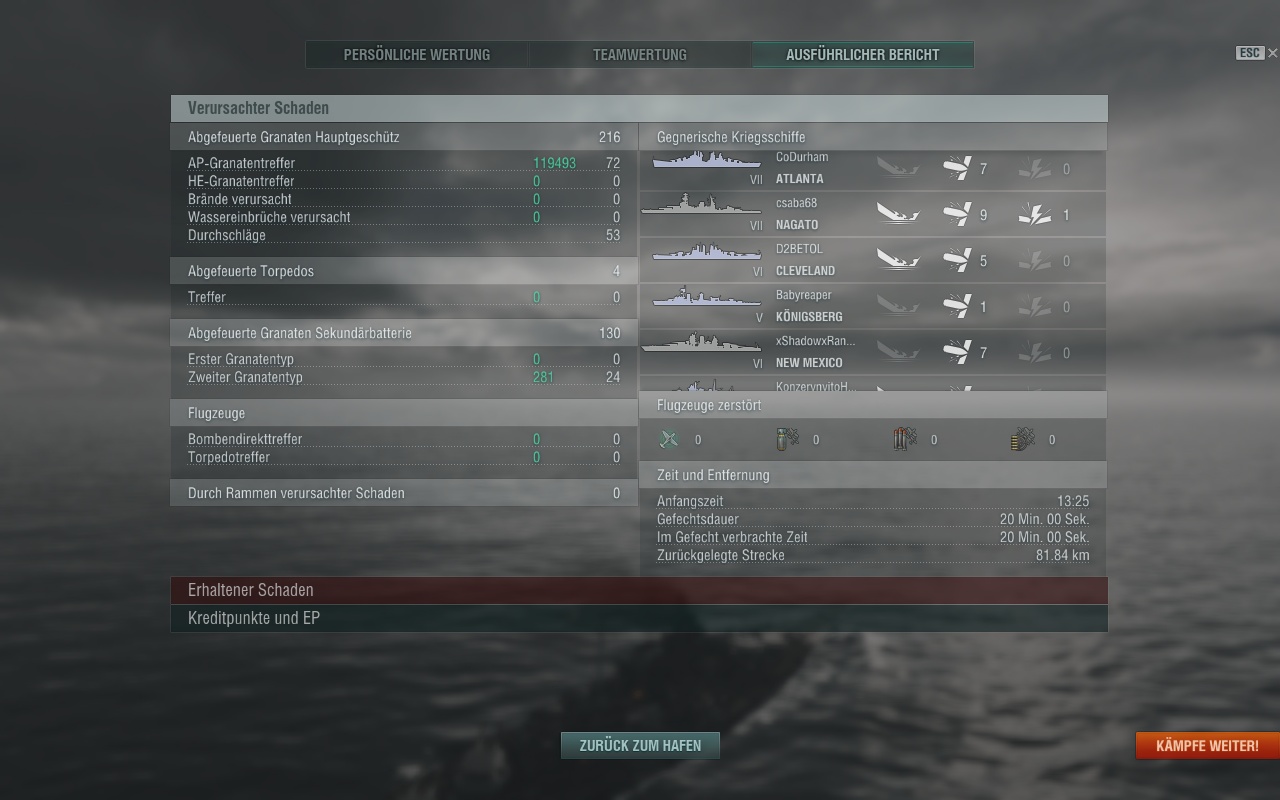The width and height of the screenshot is (1280, 800).
Task: Select csaba68's Nagato row
Action: click(872, 215)
